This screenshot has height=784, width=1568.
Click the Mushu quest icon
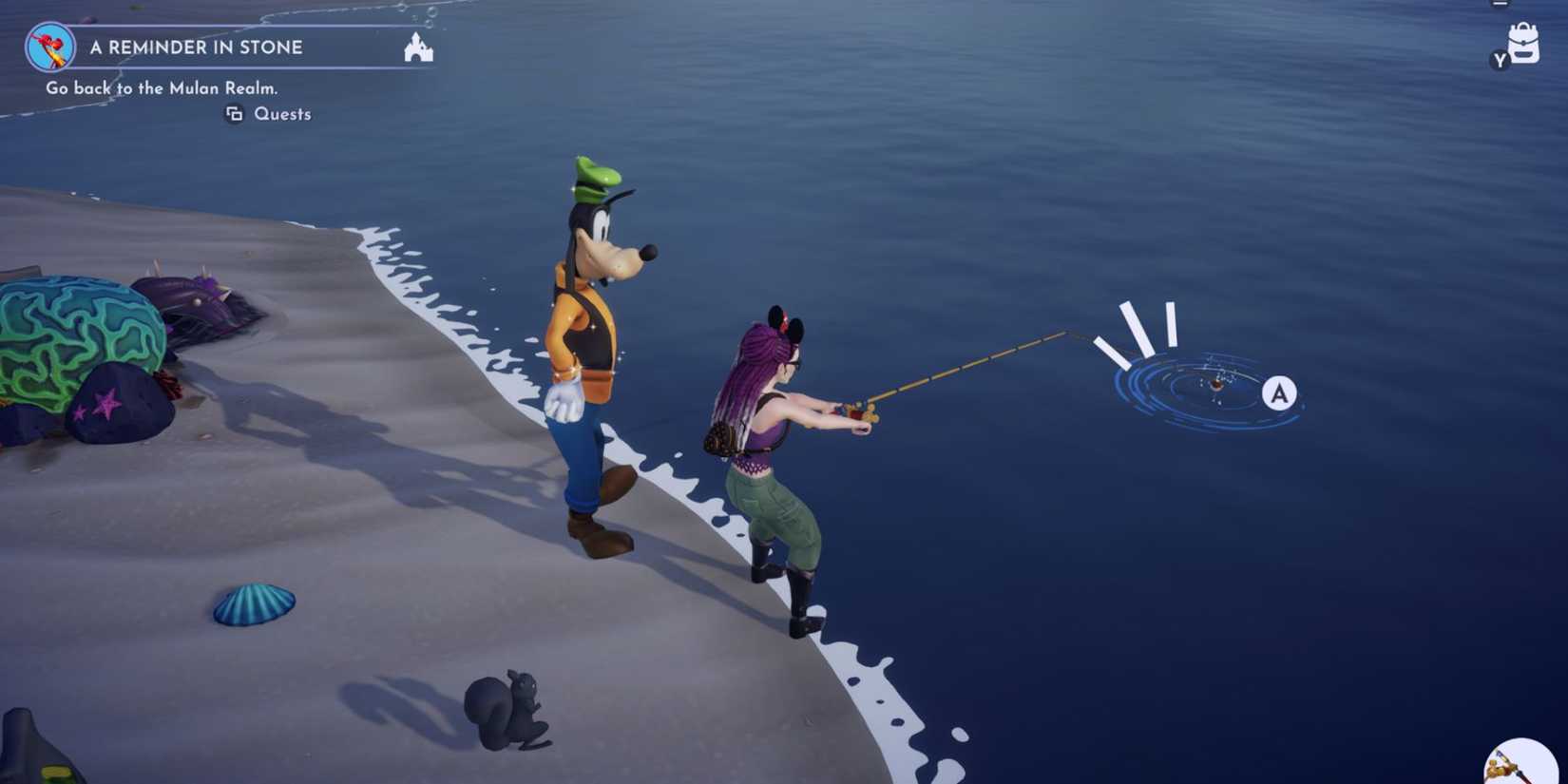tap(52, 45)
